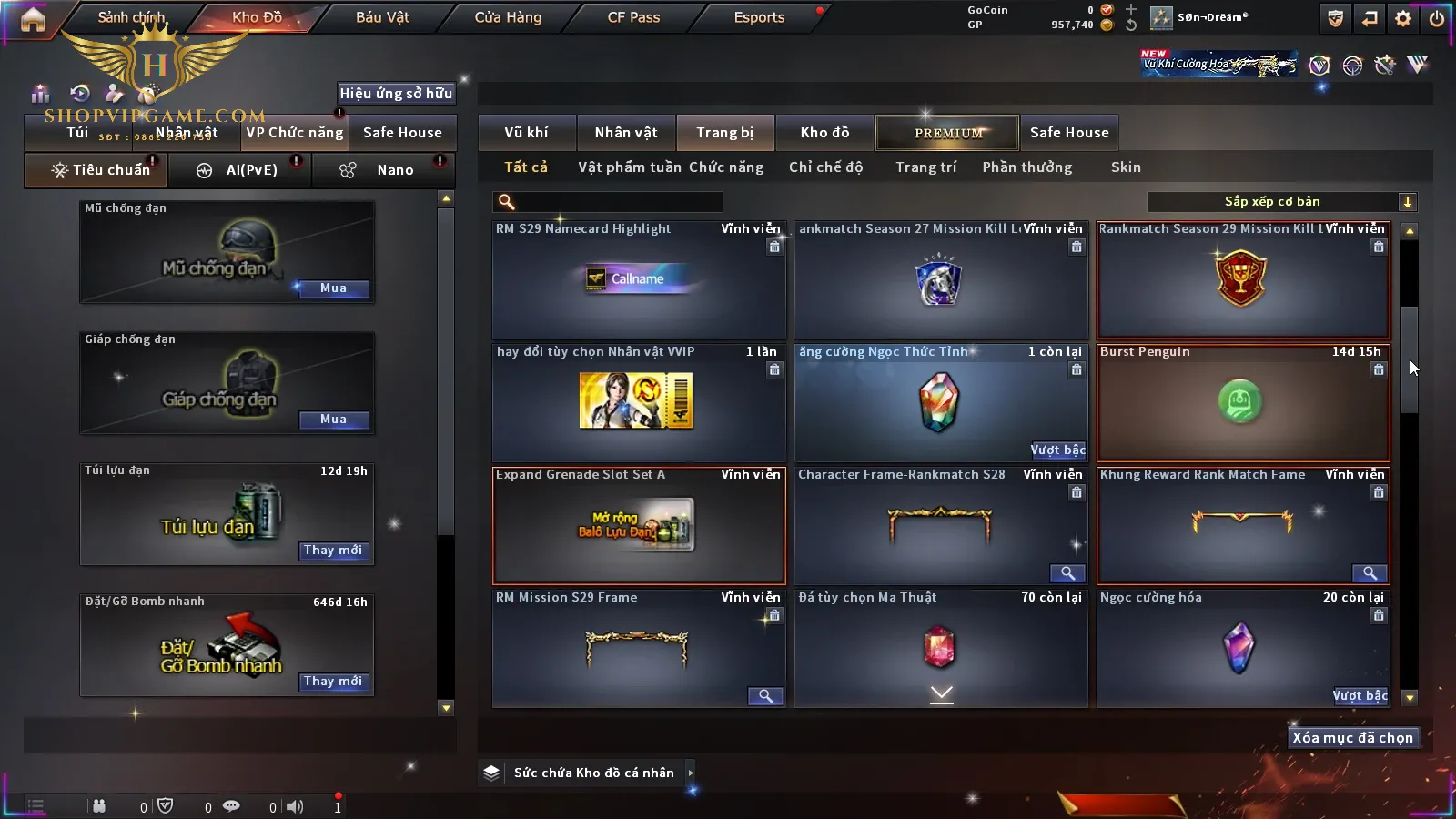Select the PREMIUM inventory tab
1456x819 pixels.
coord(947,133)
